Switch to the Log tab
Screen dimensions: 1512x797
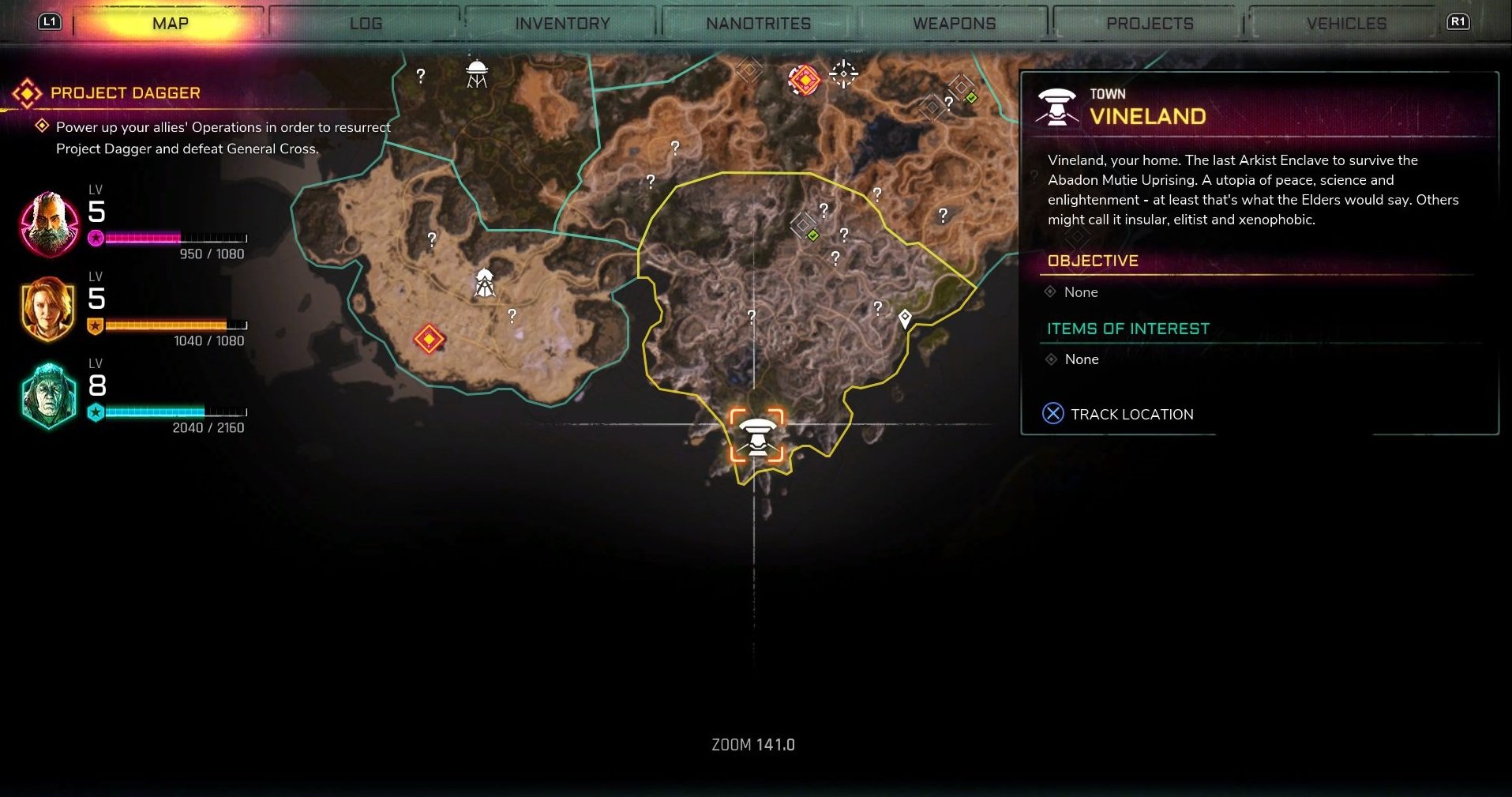click(366, 24)
